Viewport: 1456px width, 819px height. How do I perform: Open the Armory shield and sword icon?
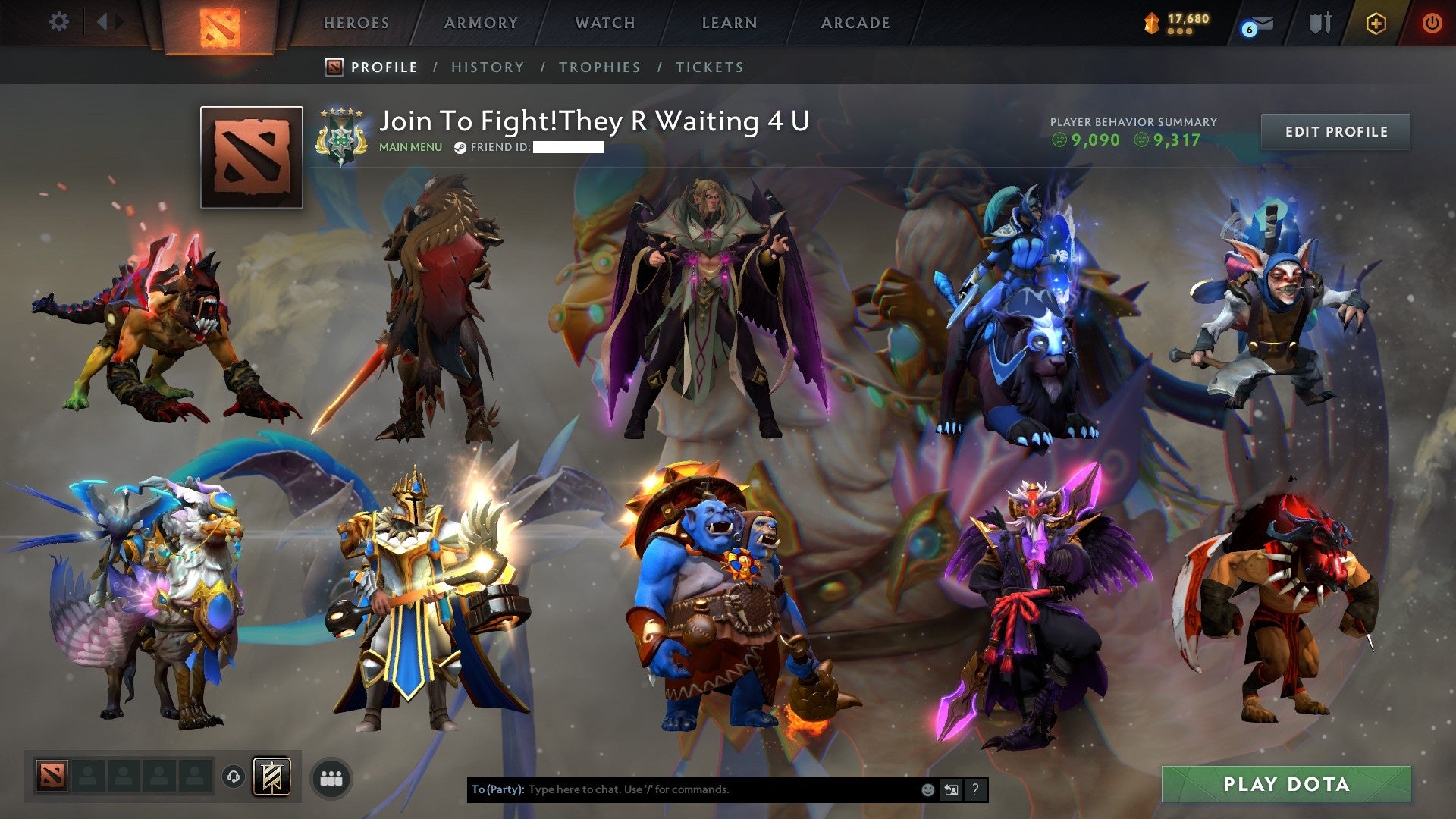(x=1319, y=23)
